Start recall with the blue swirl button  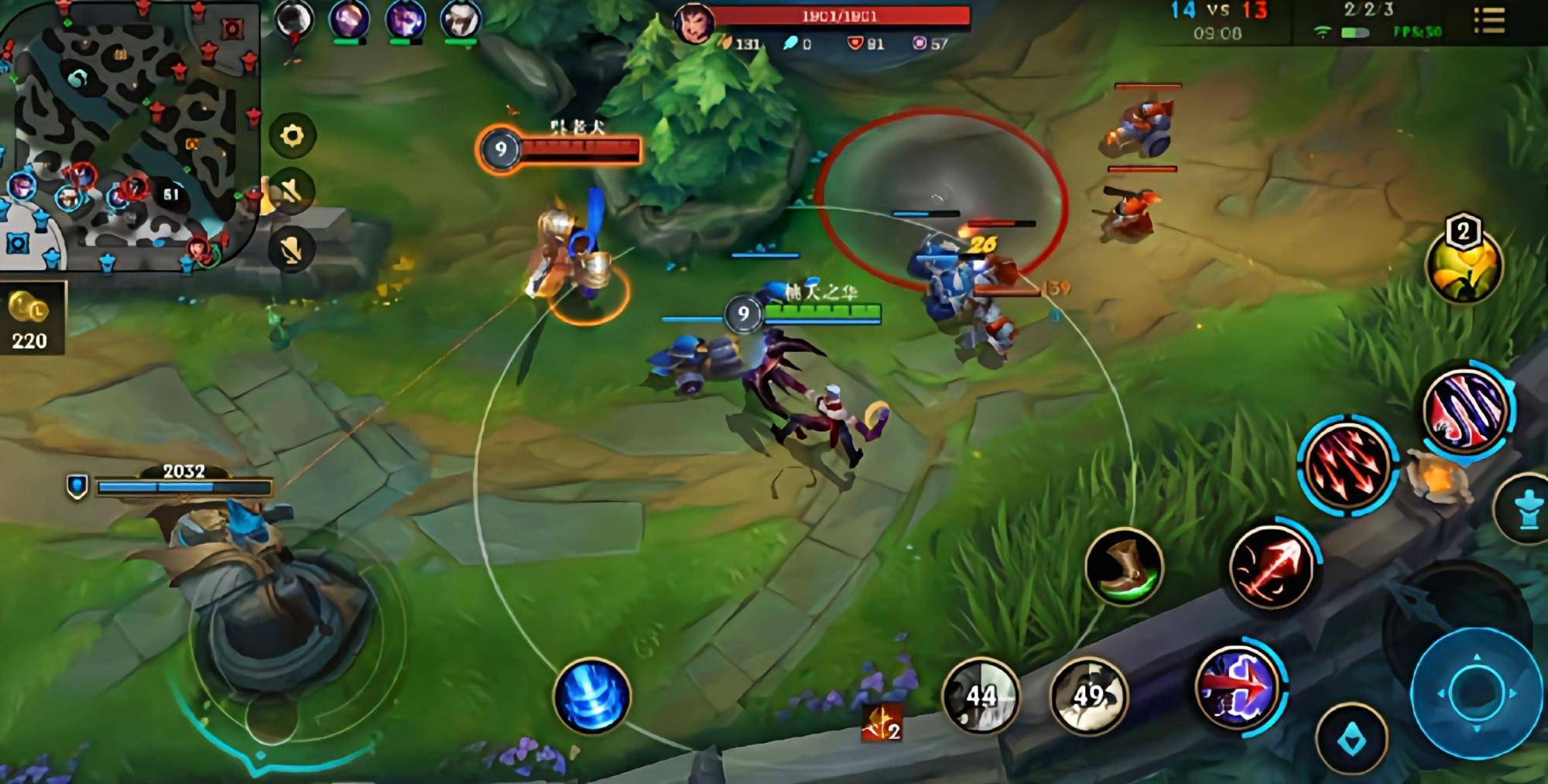[592, 696]
